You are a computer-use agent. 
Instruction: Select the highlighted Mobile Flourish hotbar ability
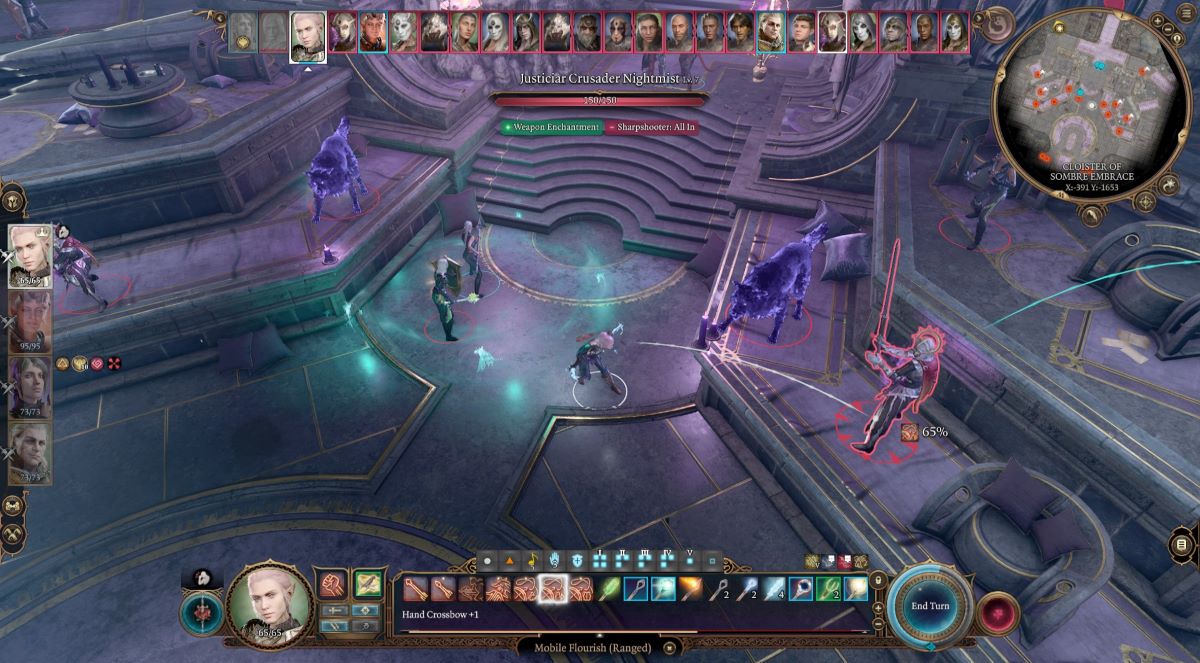pyautogui.click(x=552, y=589)
